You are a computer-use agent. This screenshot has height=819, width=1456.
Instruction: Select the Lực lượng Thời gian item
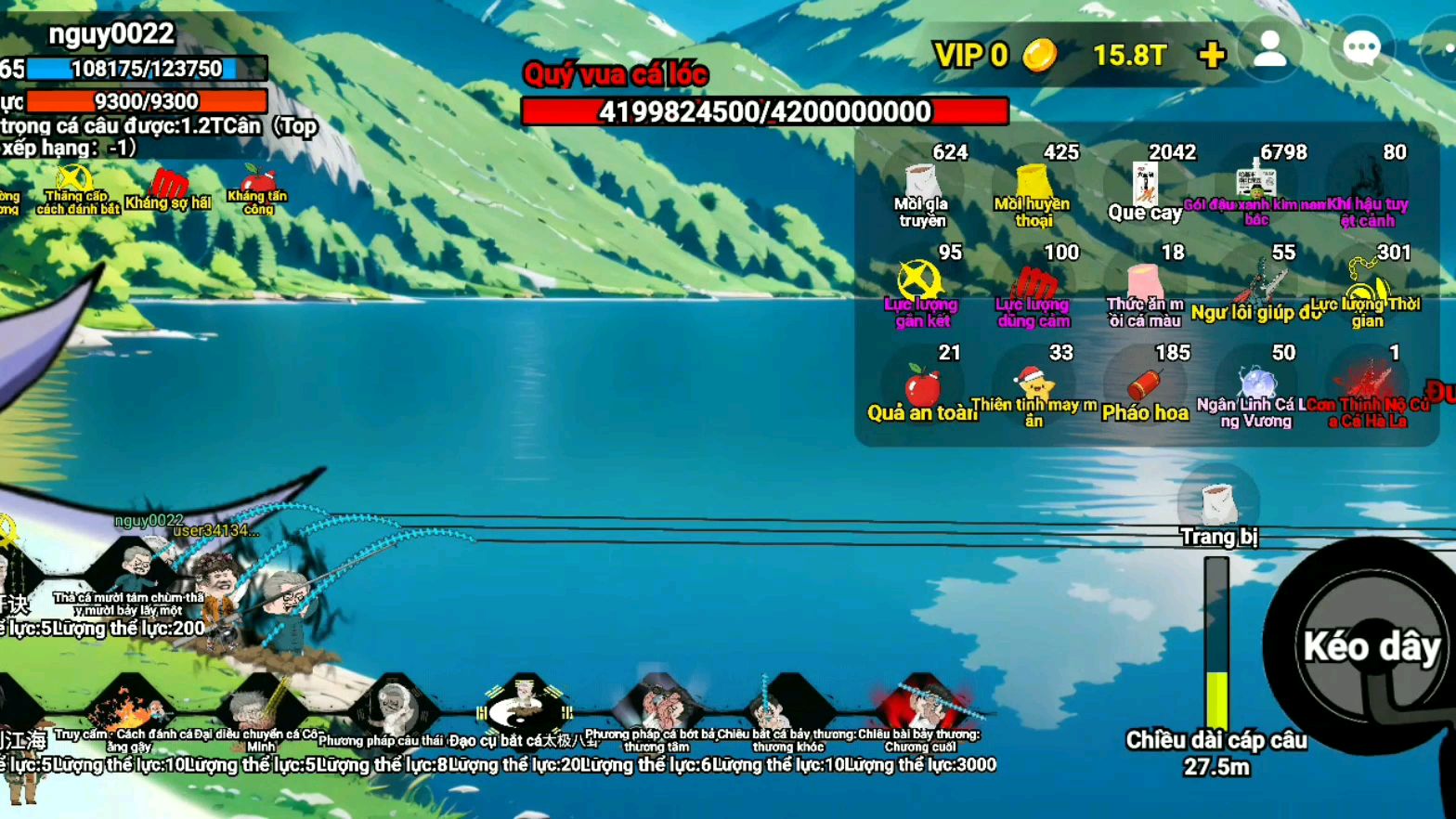pyautogui.click(x=1368, y=286)
